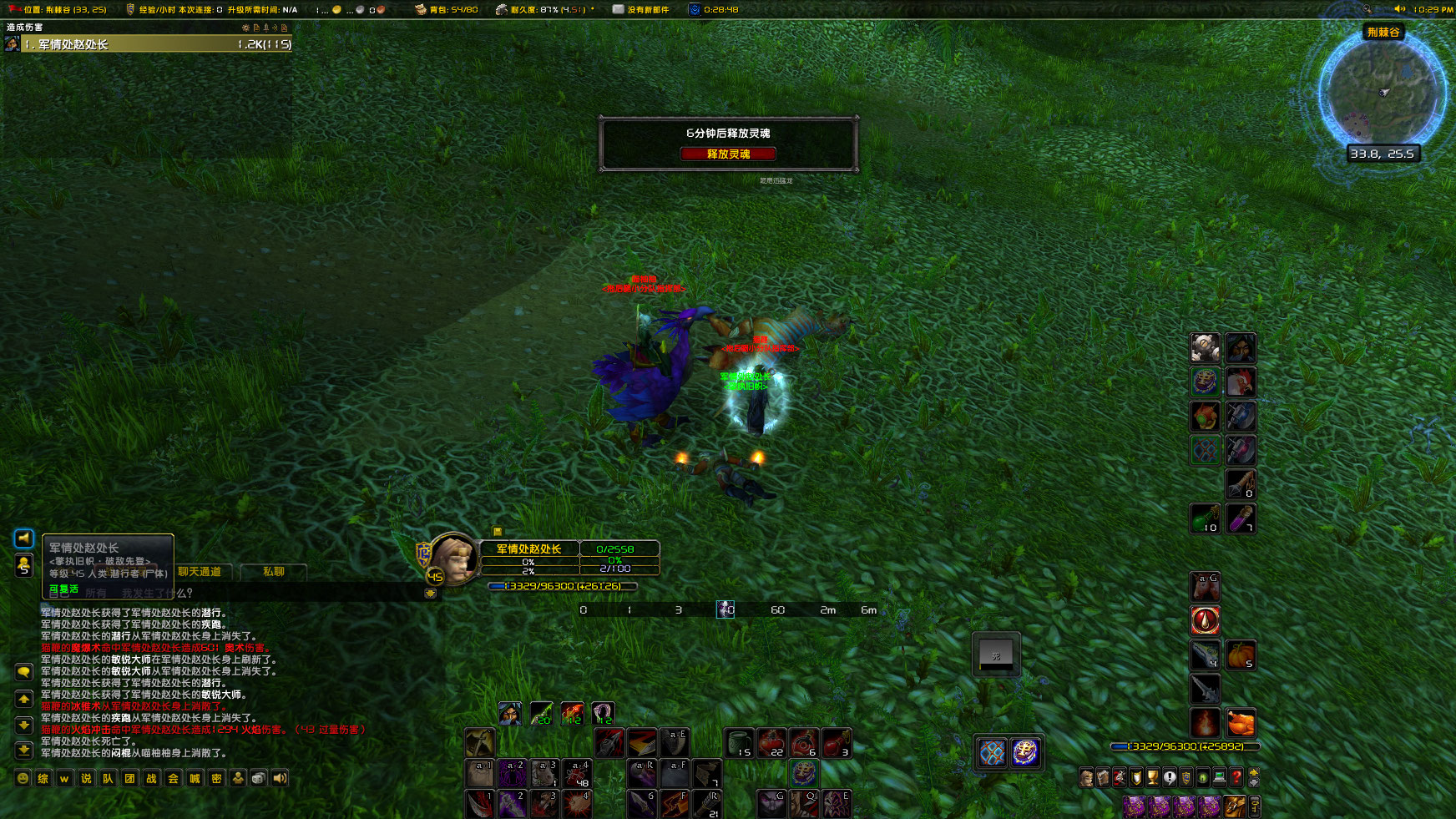This screenshot has width=1456, height=819.
Task: Open the quest log exclamation icon
Action: point(1170,777)
